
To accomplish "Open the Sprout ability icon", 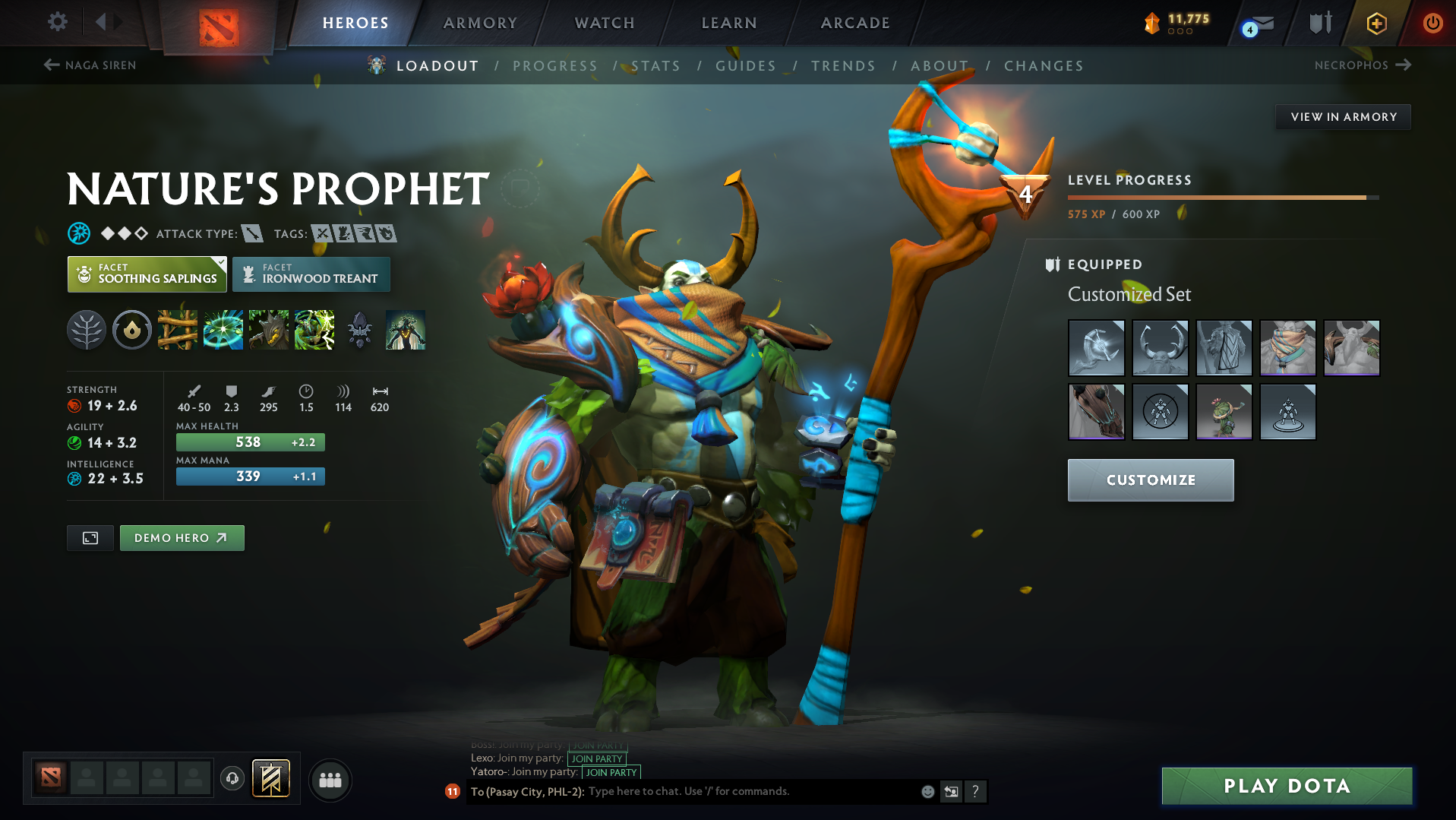I will (x=178, y=330).
